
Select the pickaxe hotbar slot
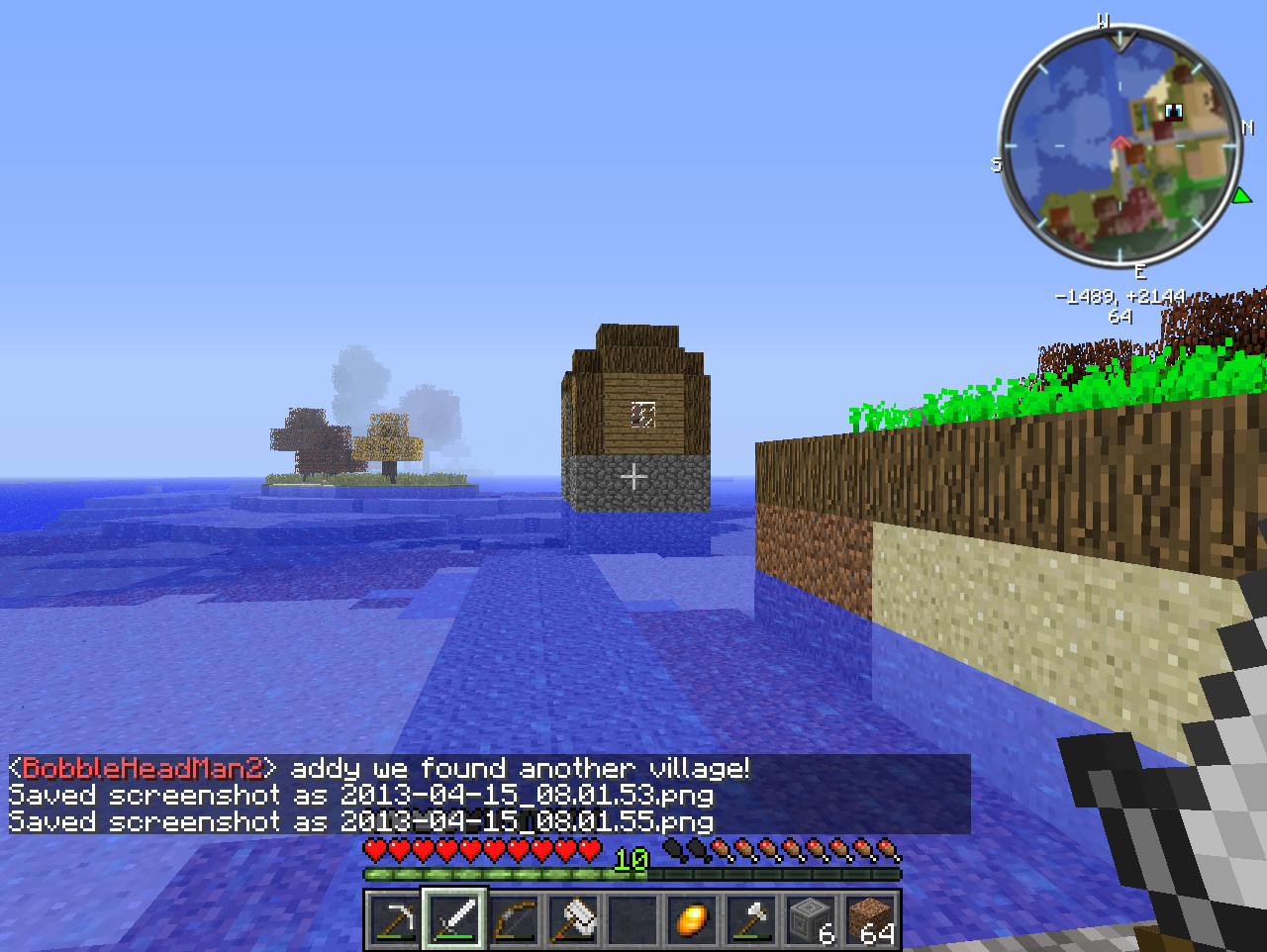pyautogui.click(x=395, y=920)
